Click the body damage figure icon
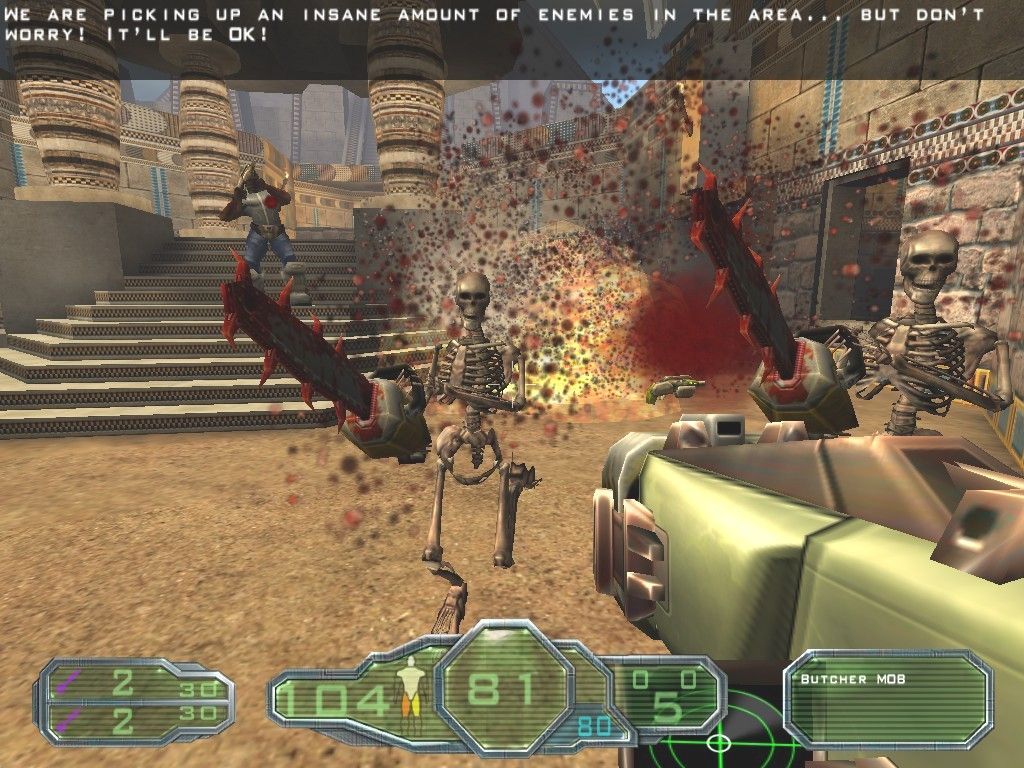Viewport: 1024px width, 768px height. pyautogui.click(x=407, y=690)
